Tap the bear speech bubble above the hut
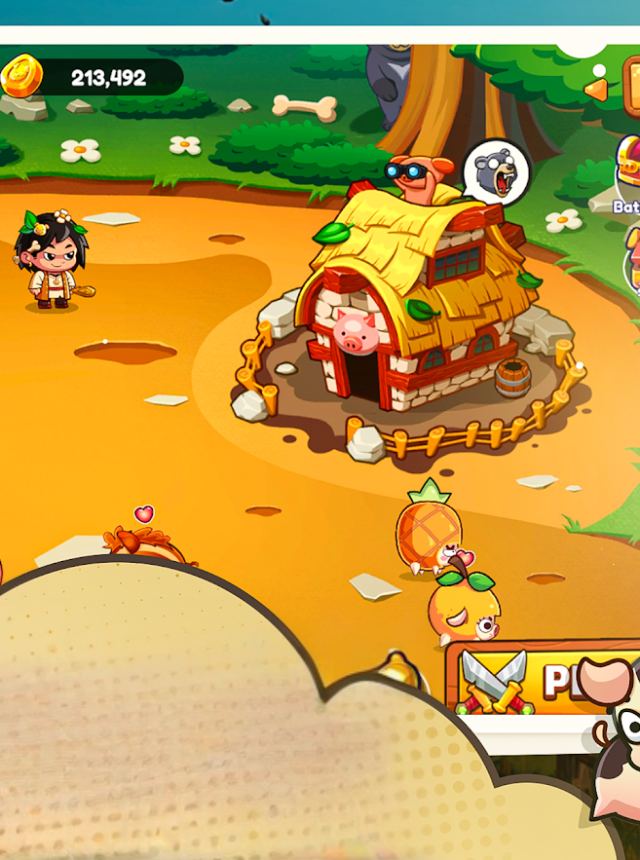The height and width of the screenshot is (860, 640). [497, 172]
